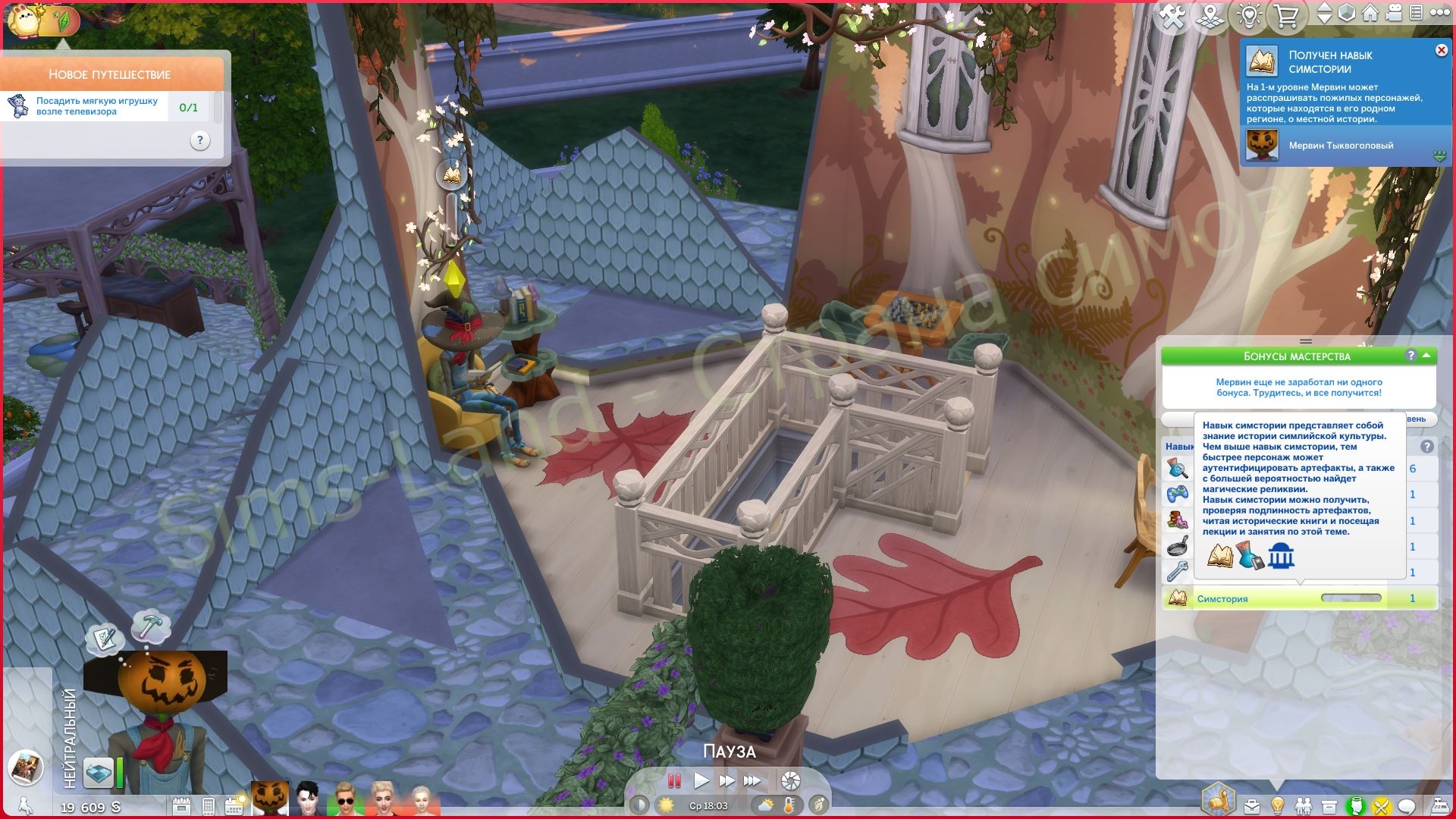Click the red pause button

(673, 780)
